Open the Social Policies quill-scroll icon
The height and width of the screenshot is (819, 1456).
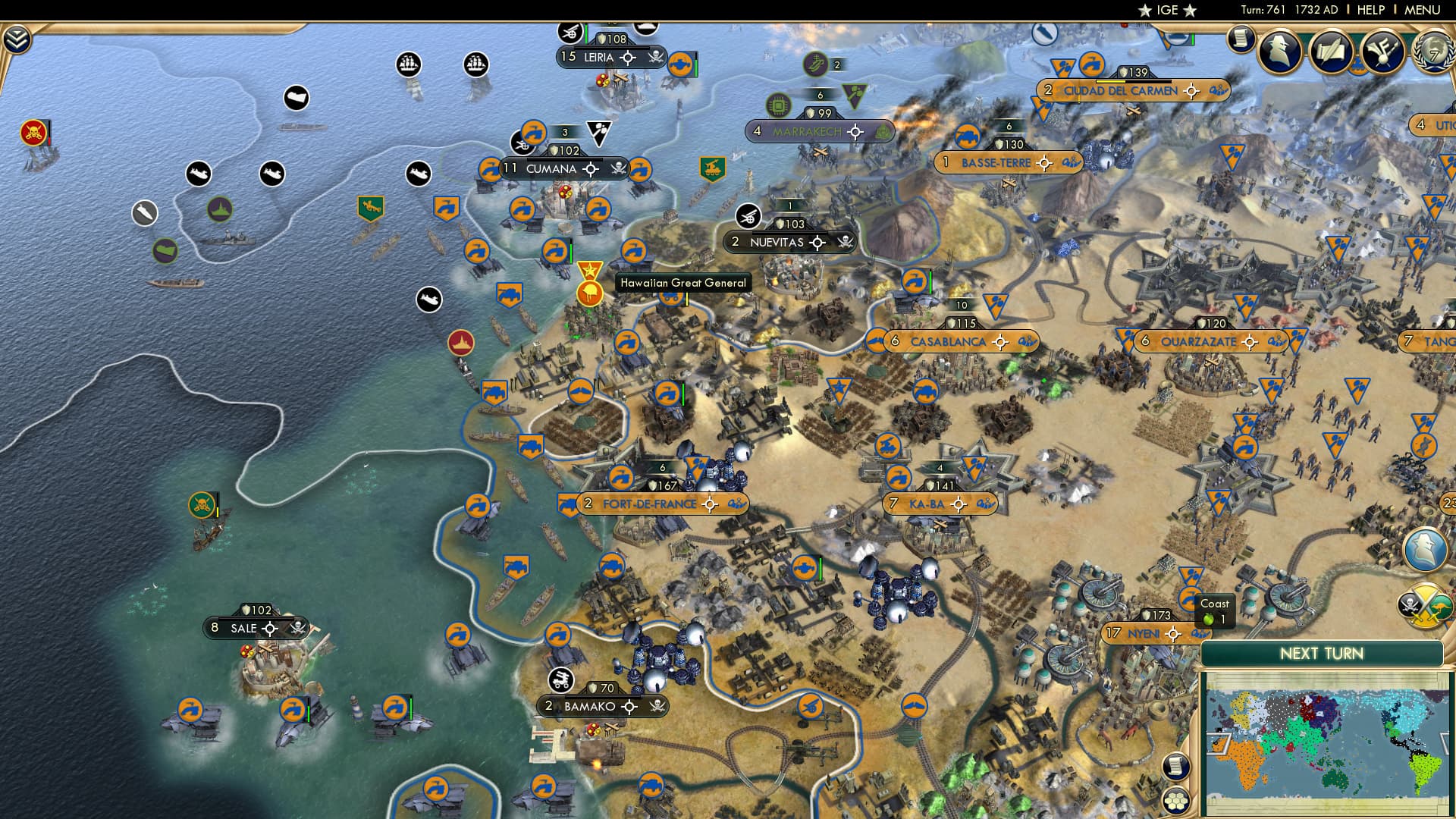point(1332,49)
